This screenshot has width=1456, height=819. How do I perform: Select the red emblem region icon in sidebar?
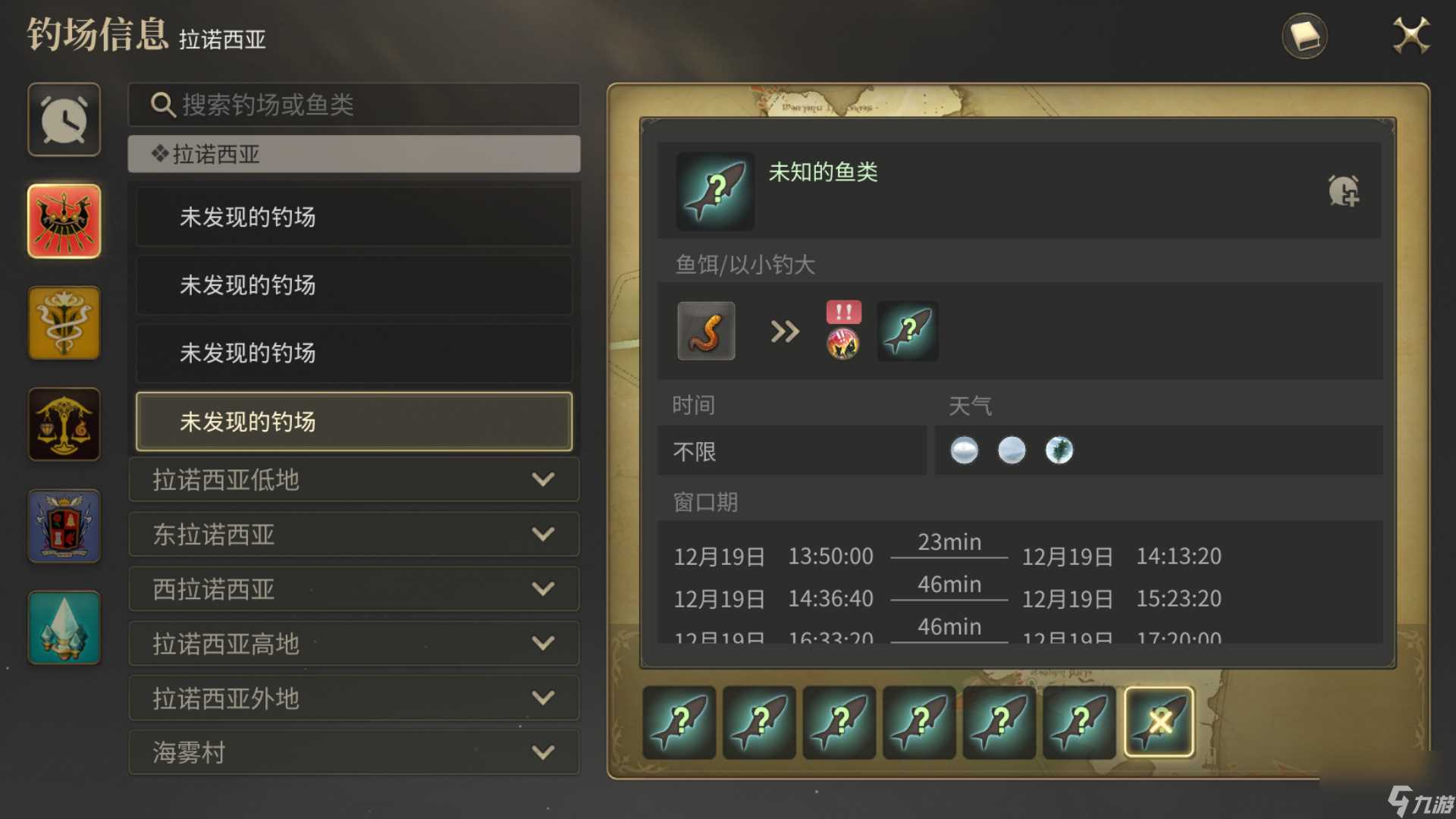pos(64,221)
